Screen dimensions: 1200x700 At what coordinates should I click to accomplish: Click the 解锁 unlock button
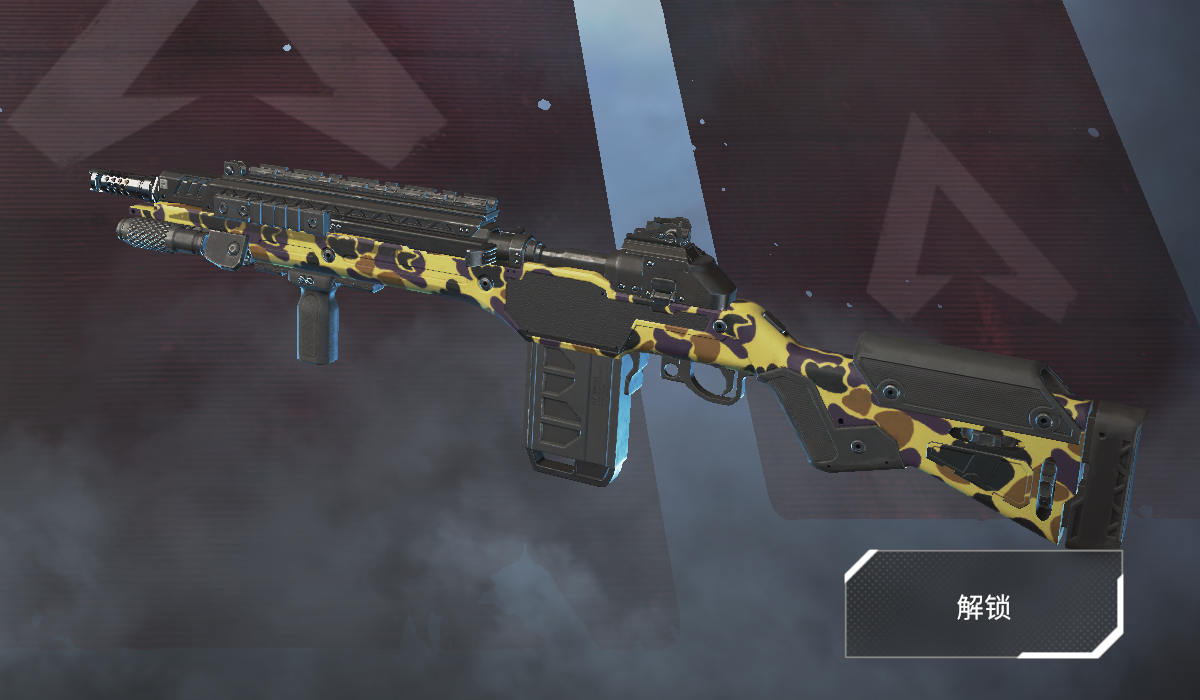[x=983, y=604]
